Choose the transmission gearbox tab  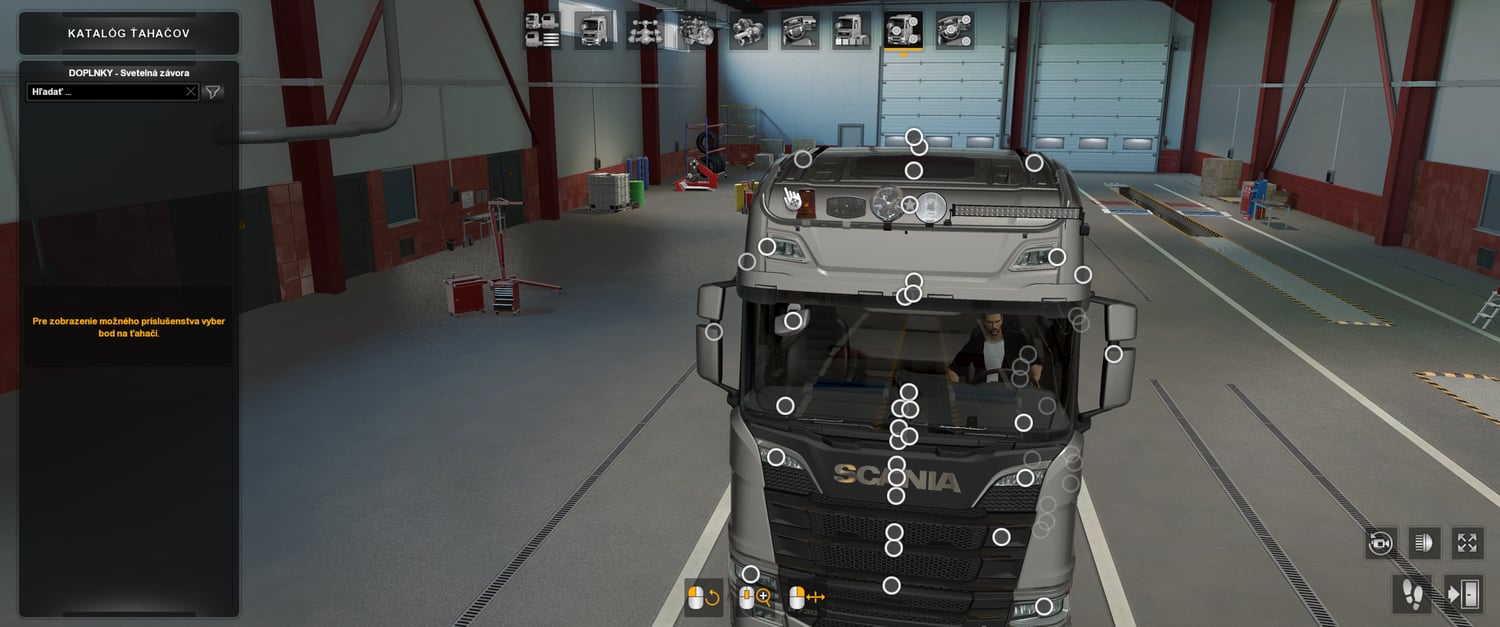point(748,31)
